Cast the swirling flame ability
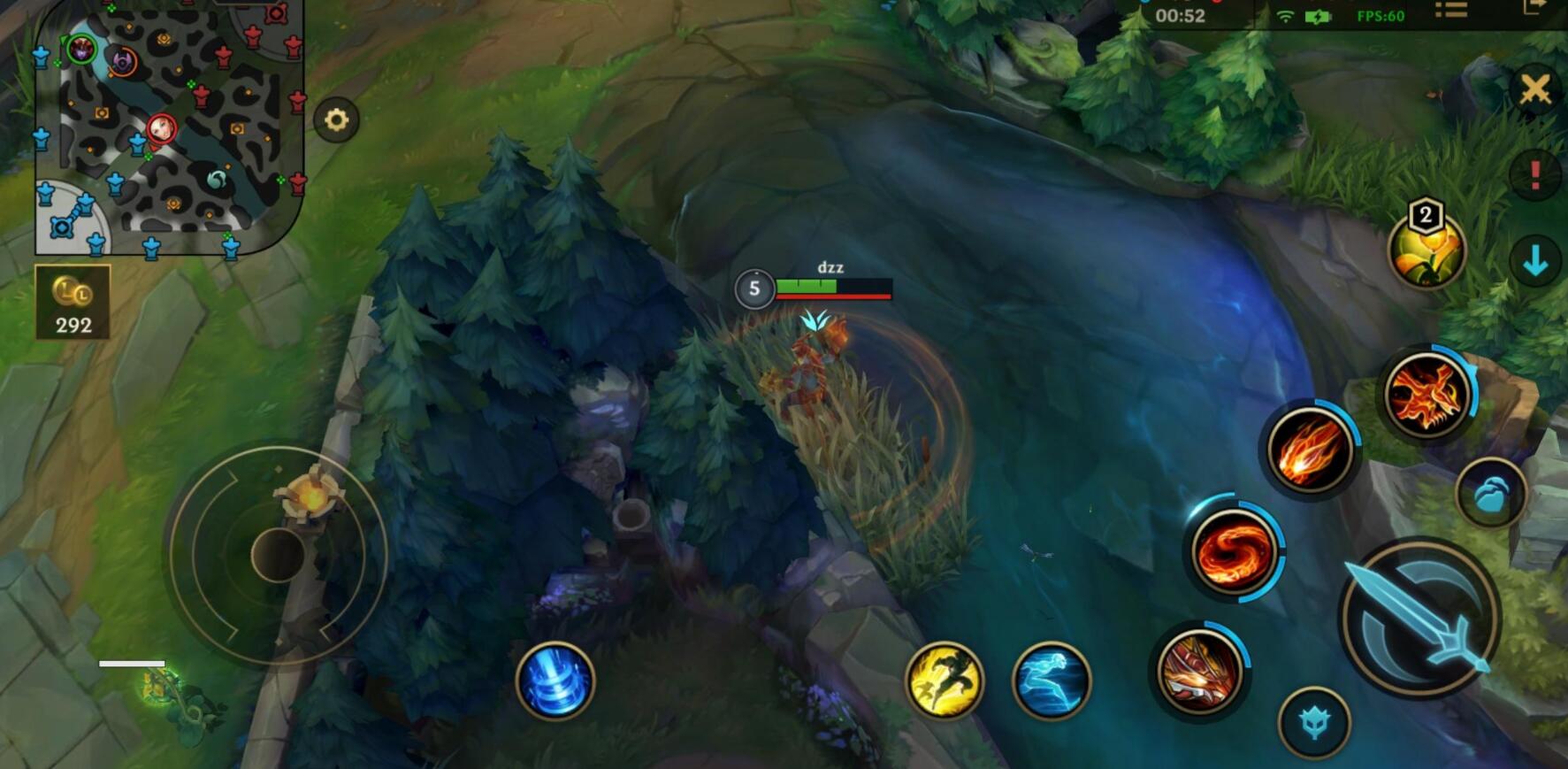The image size is (1568, 769). pyautogui.click(x=1234, y=550)
